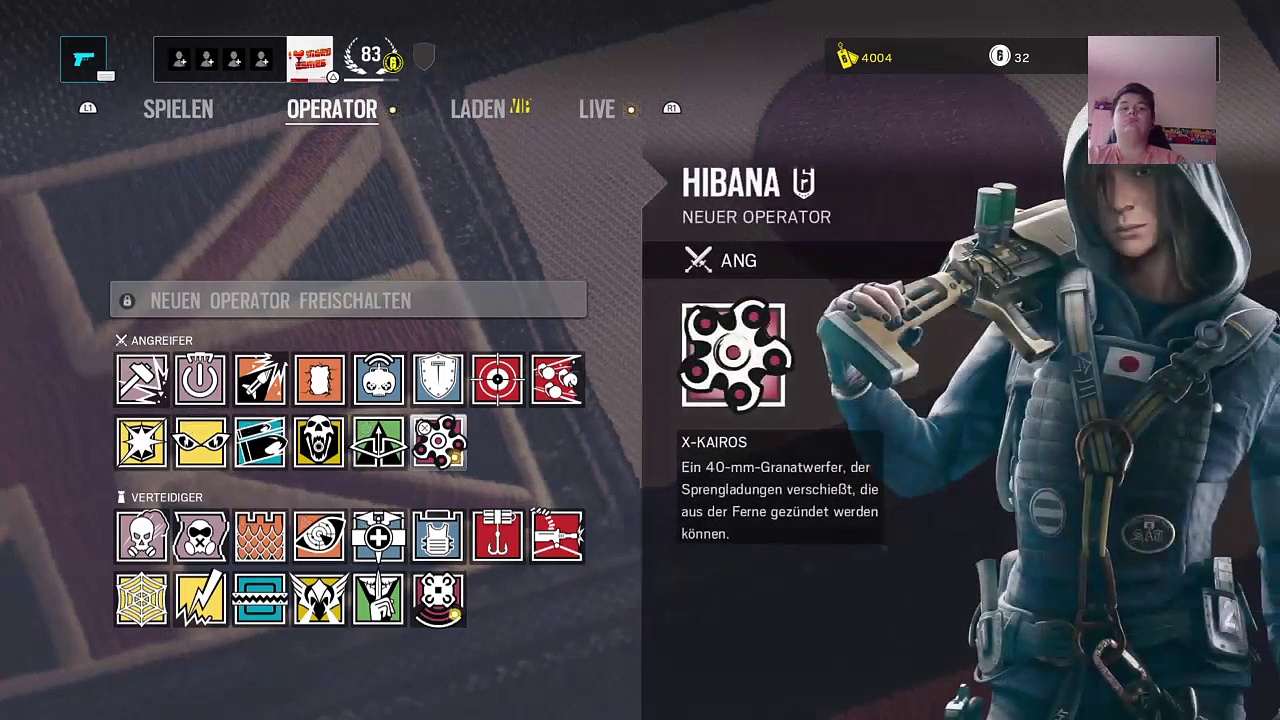Screen dimensions: 1280x720
Task: Choose Capitão's green crossbow icon
Action: pyautogui.click(x=379, y=442)
